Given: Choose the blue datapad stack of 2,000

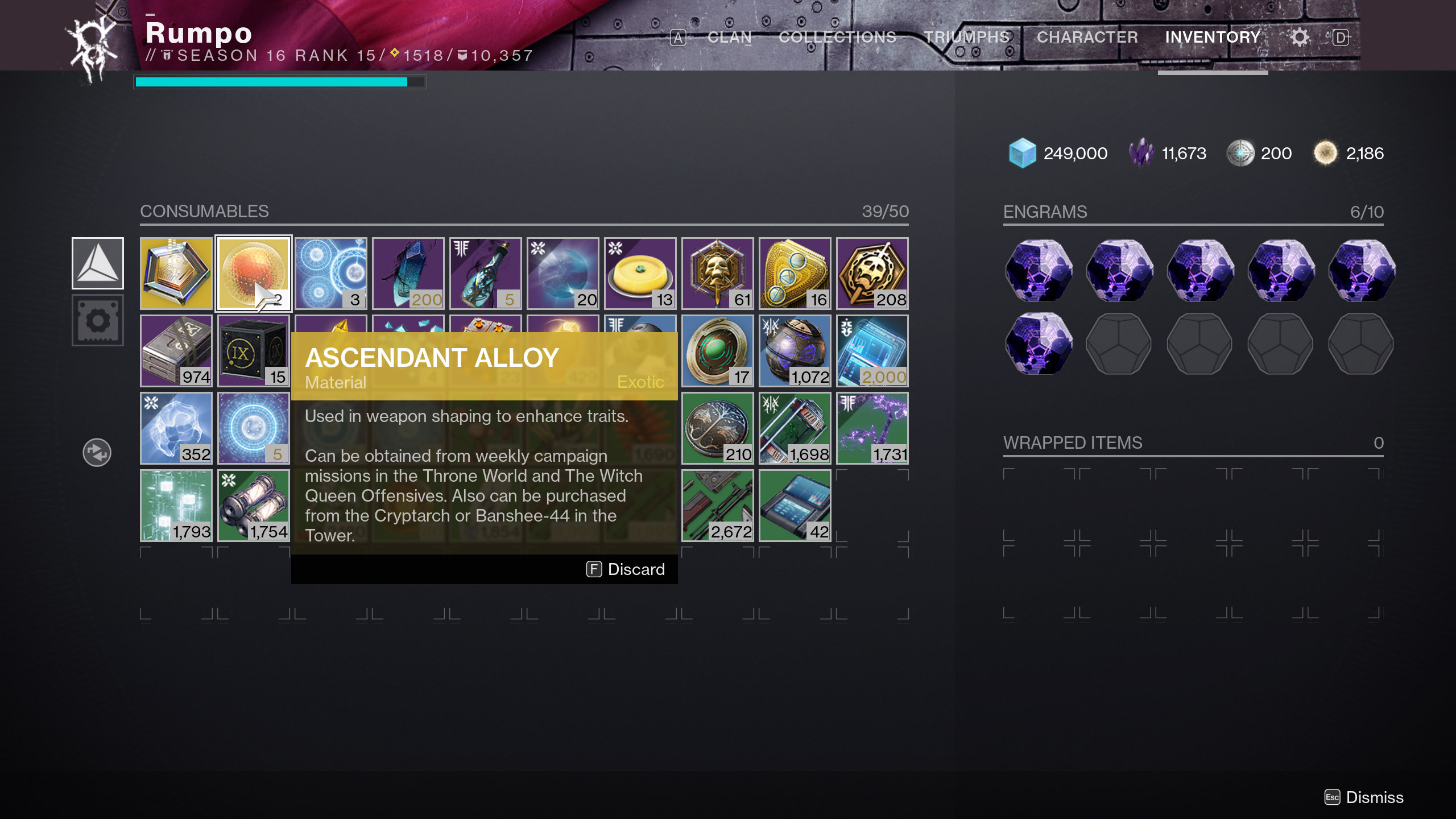Looking at the screenshot, I should pos(872,351).
